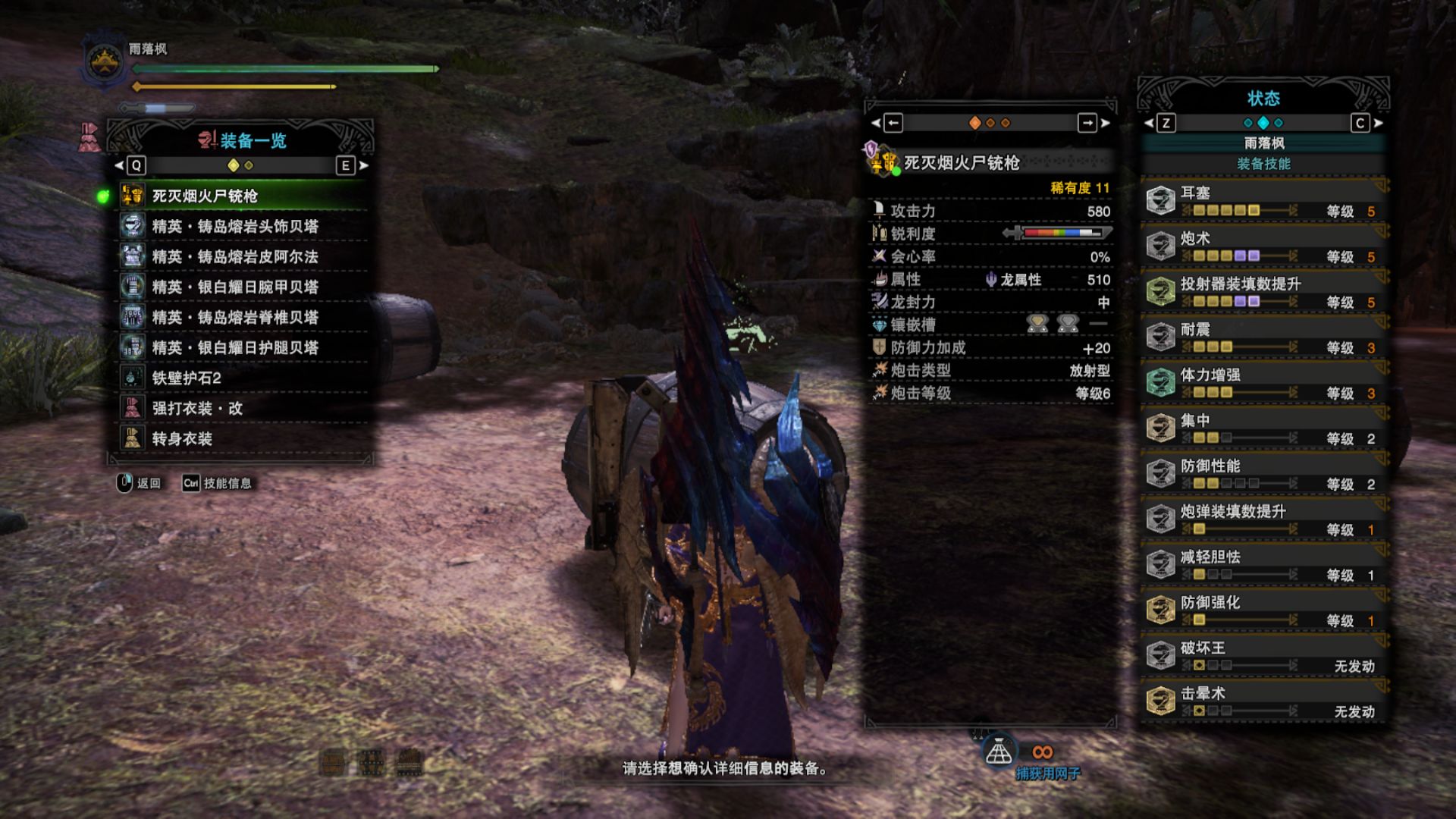Choose 投射器装填数提升 skill entry
This screenshot has height=819, width=1456.
(x=1263, y=292)
